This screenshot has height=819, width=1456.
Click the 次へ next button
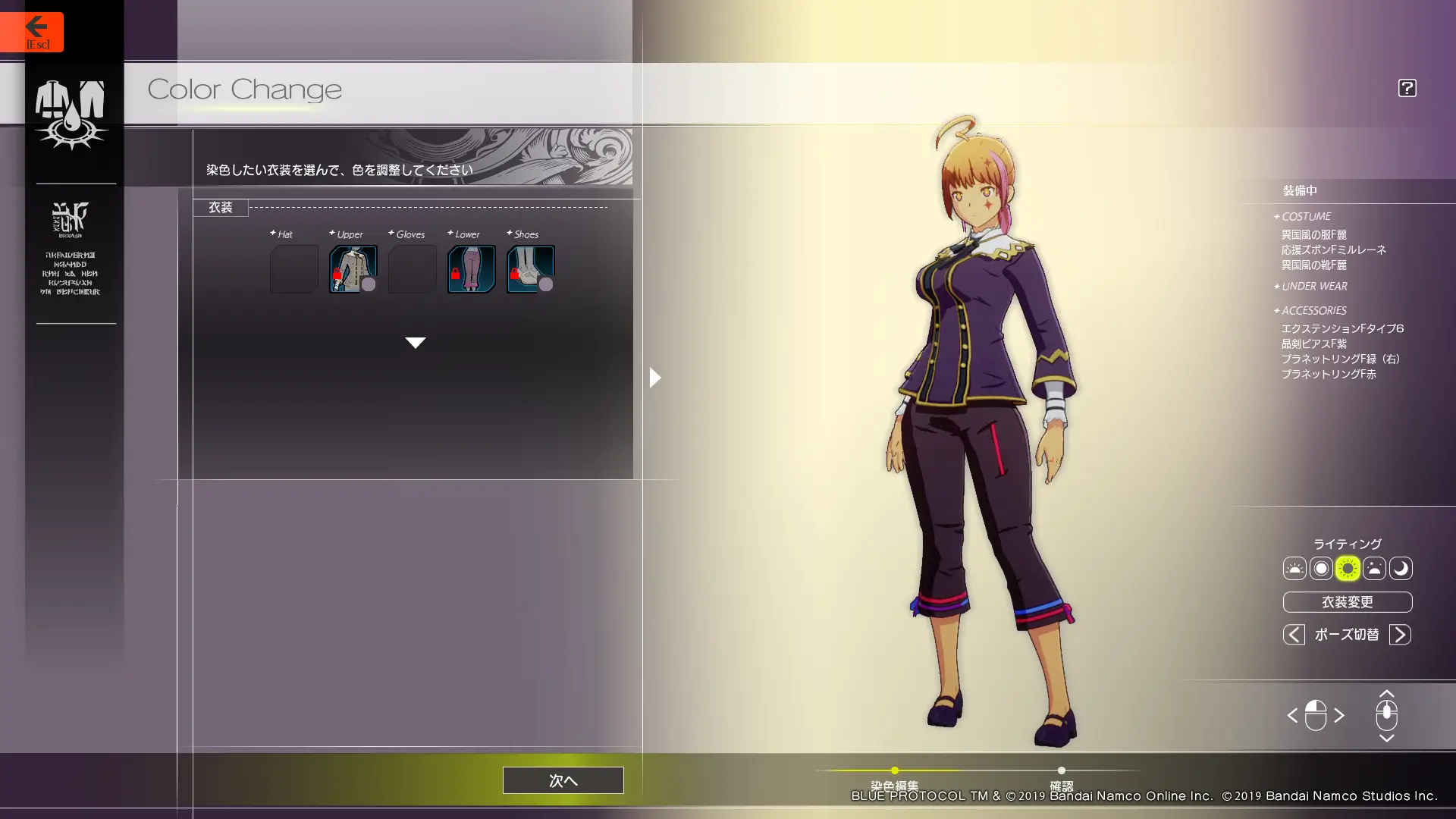pyautogui.click(x=563, y=780)
